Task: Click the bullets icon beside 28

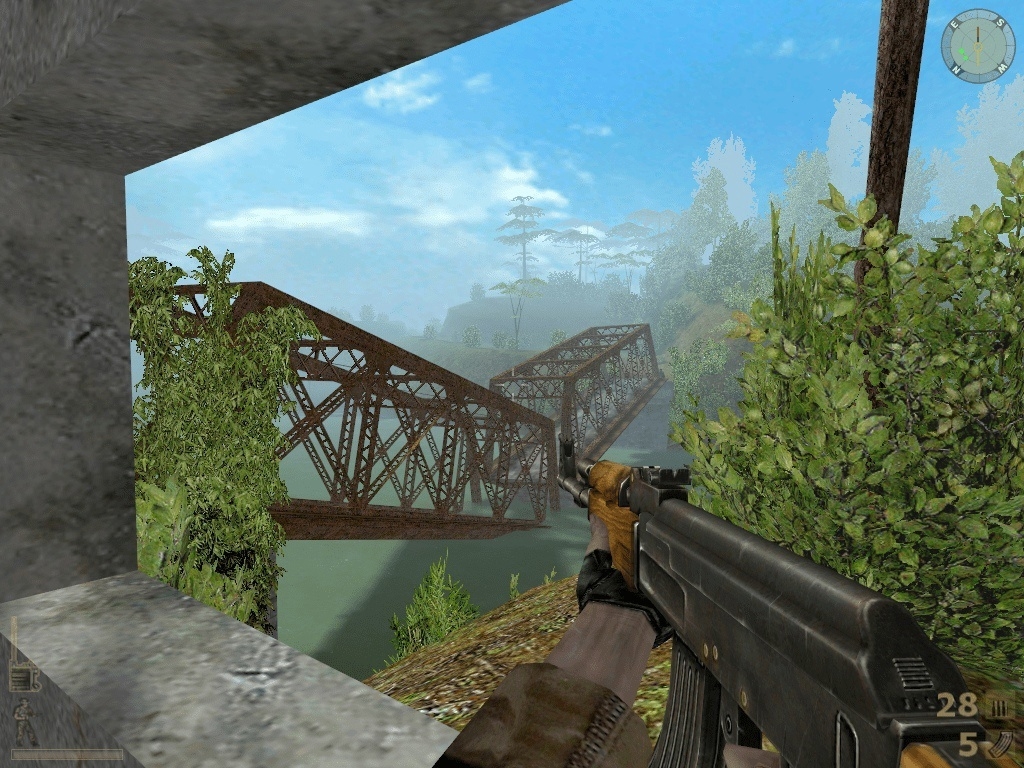Action: tap(998, 707)
